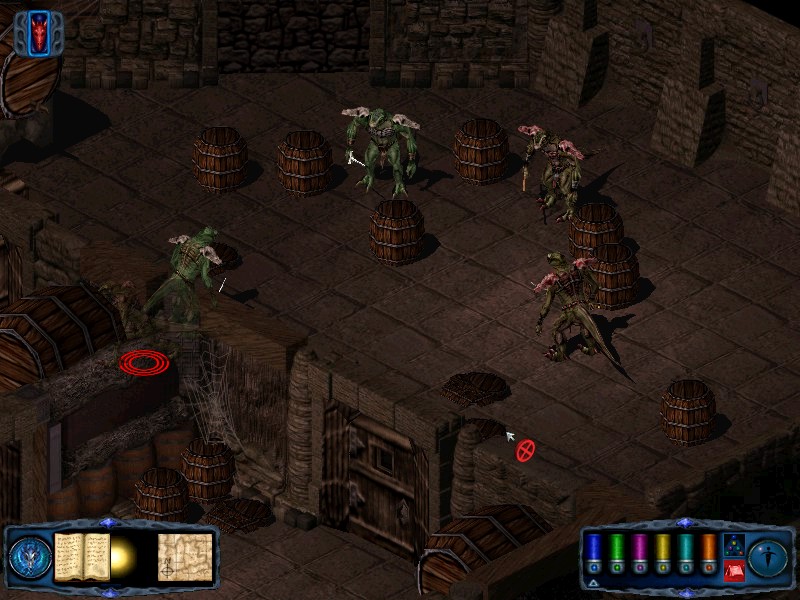Screen dimensions: 800x600
Task: Click the small triangle below the vials
Action: pyautogui.click(x=594, y=583)
